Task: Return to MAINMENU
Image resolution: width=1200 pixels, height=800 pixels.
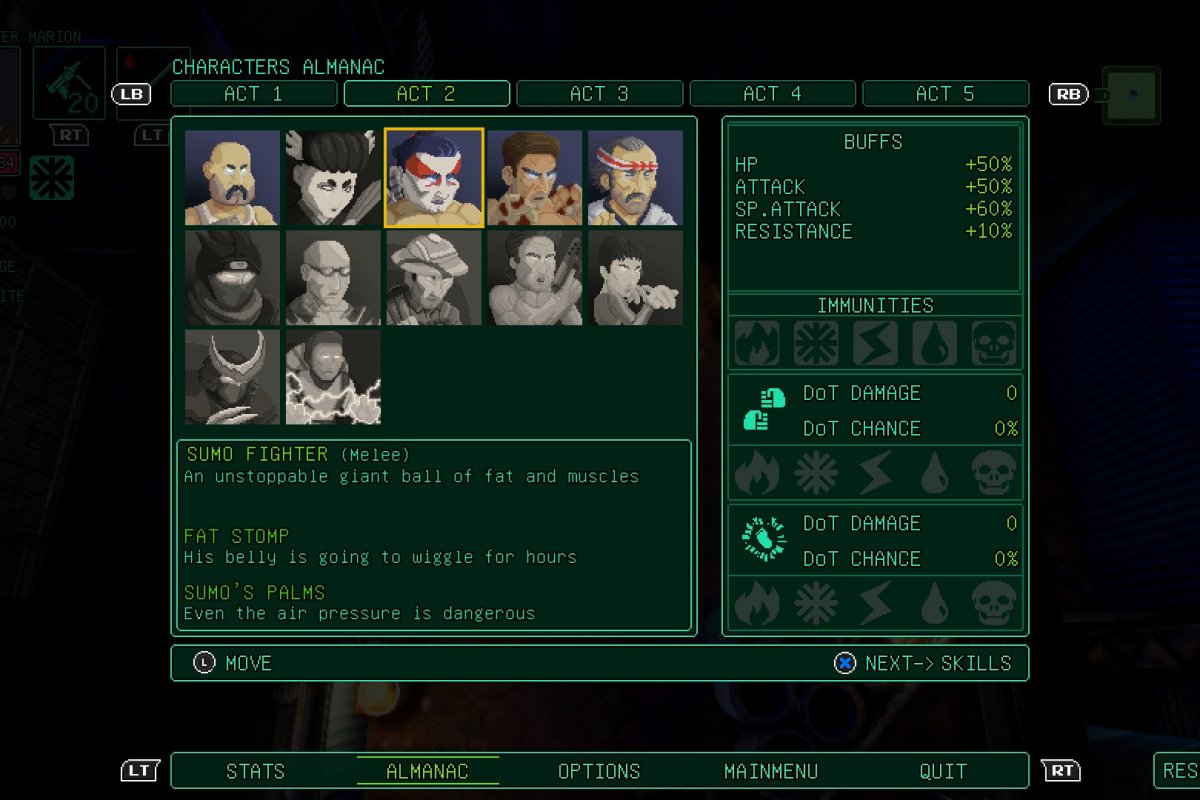Action: [x=771, y=771]
